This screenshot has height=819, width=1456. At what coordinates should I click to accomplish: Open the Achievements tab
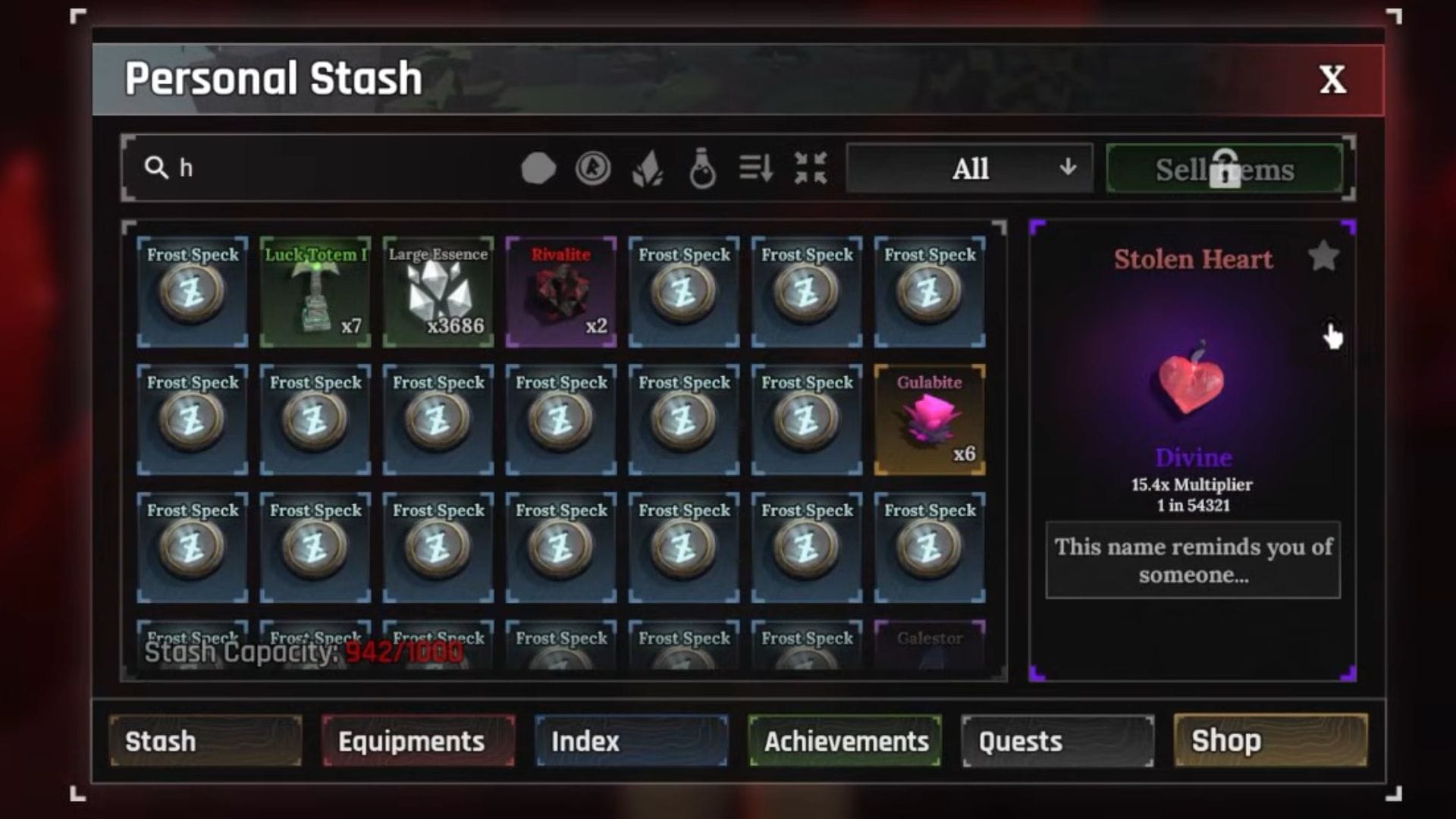[845, 741]
